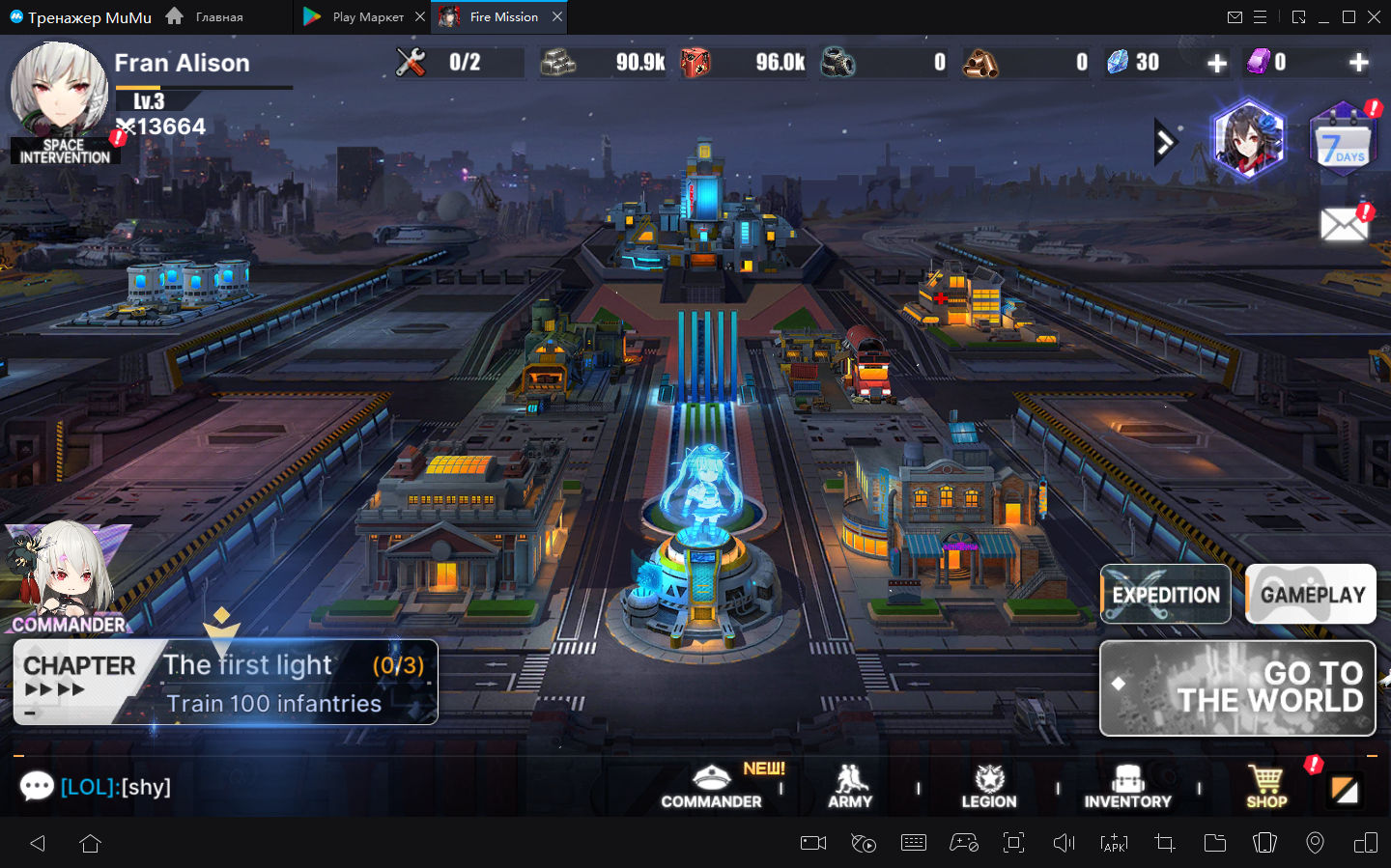Open the Commander menu in bottom bar
Image resolution: width=1391 pixels, height=868 pixels.
point(711,786)
